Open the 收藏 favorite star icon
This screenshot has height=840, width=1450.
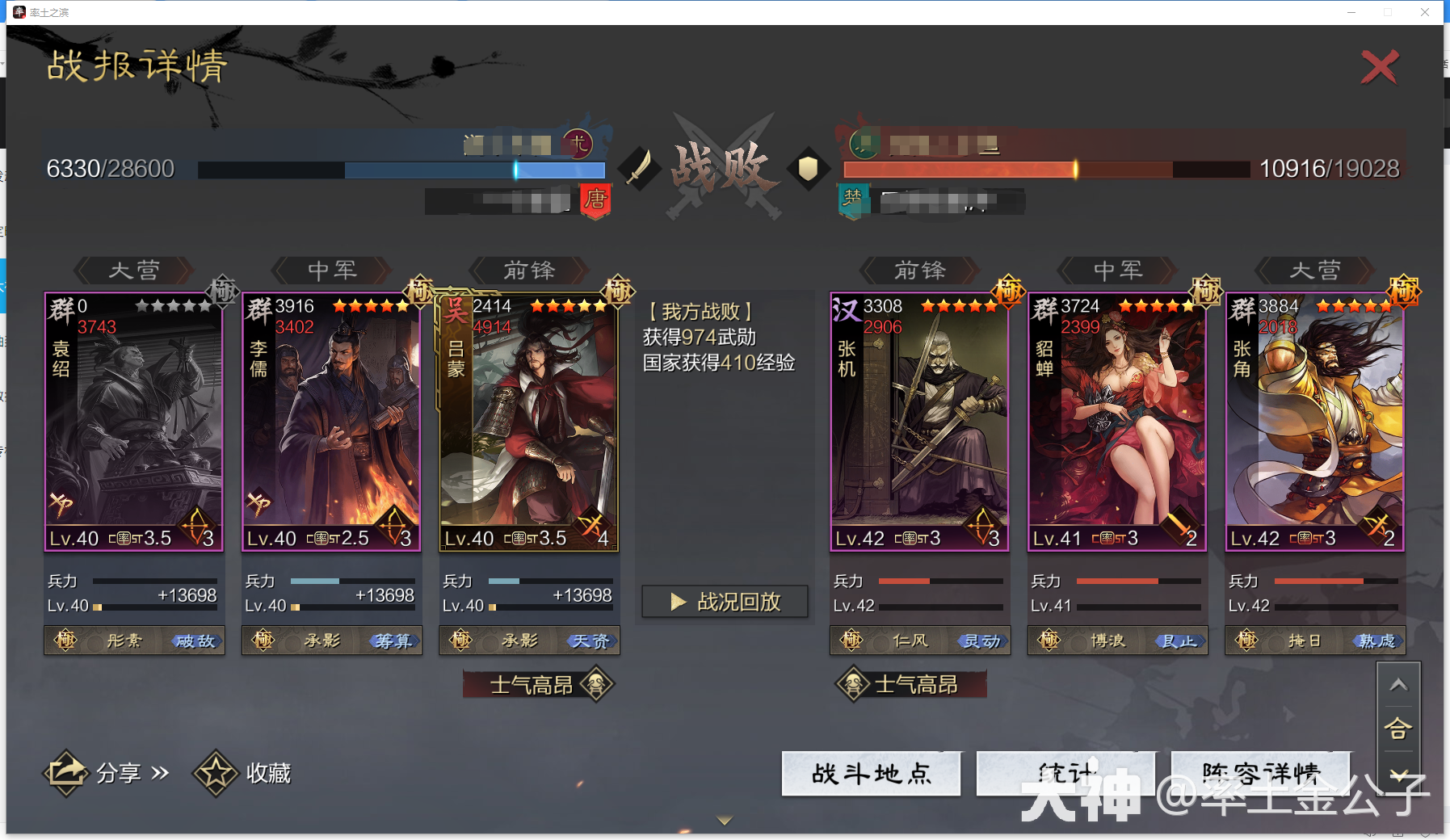(214, 772)
